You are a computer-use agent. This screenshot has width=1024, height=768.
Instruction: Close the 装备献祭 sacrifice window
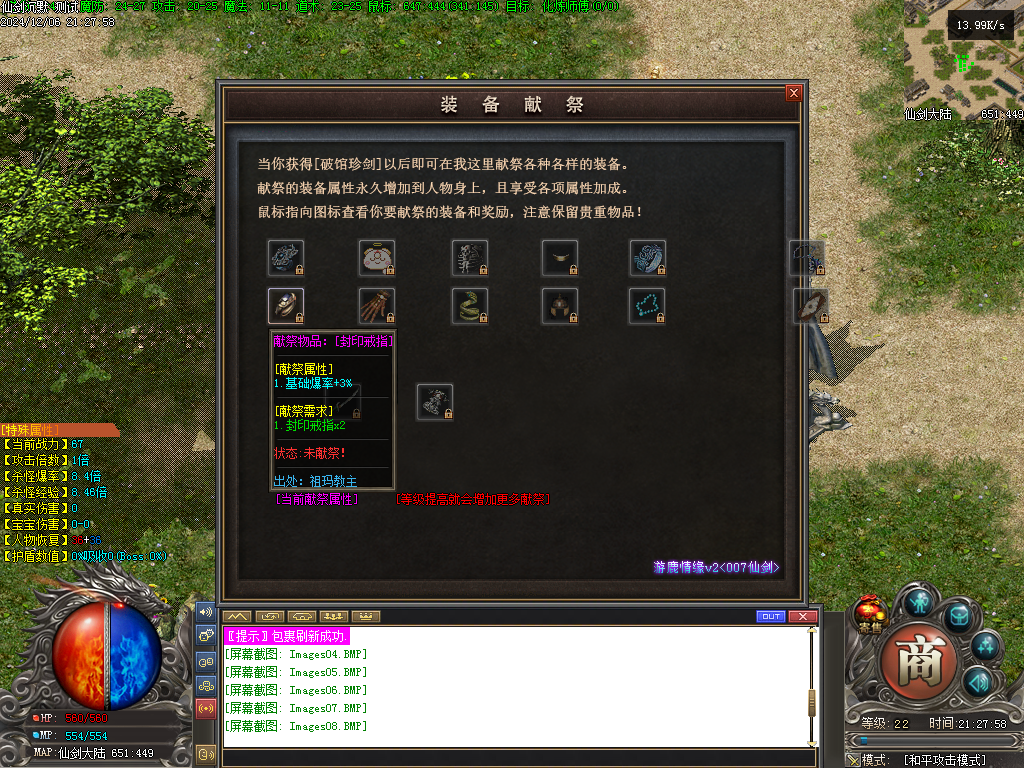pos(794,93)
